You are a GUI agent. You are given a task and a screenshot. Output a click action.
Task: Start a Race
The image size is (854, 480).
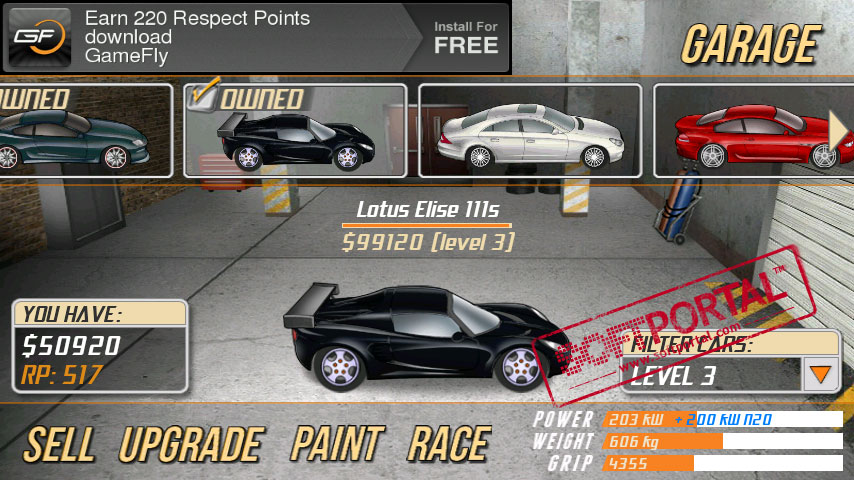tap(448, 444)
